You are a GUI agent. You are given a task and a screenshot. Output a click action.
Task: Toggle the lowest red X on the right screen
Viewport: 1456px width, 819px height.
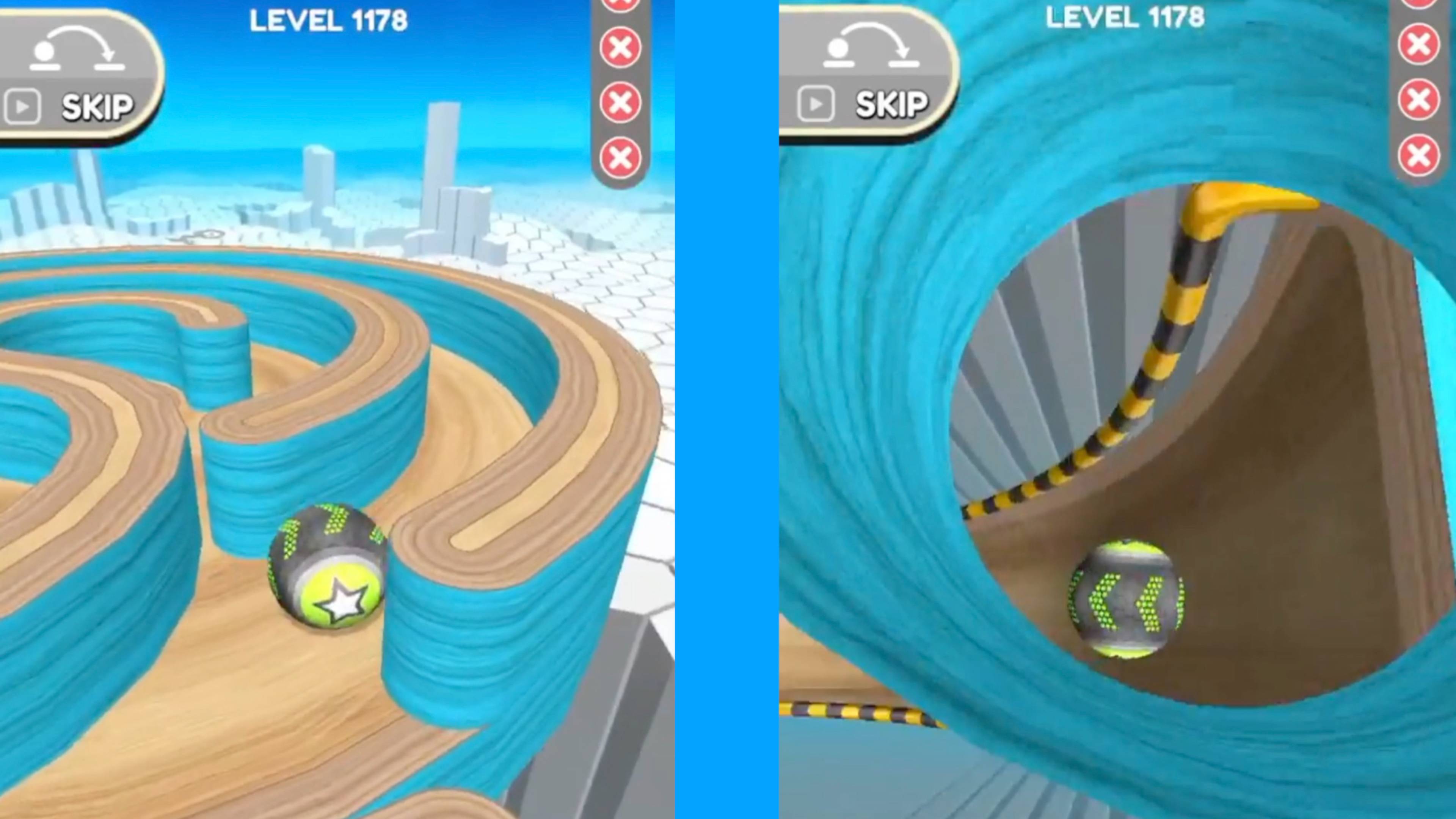coord(1419,152)
